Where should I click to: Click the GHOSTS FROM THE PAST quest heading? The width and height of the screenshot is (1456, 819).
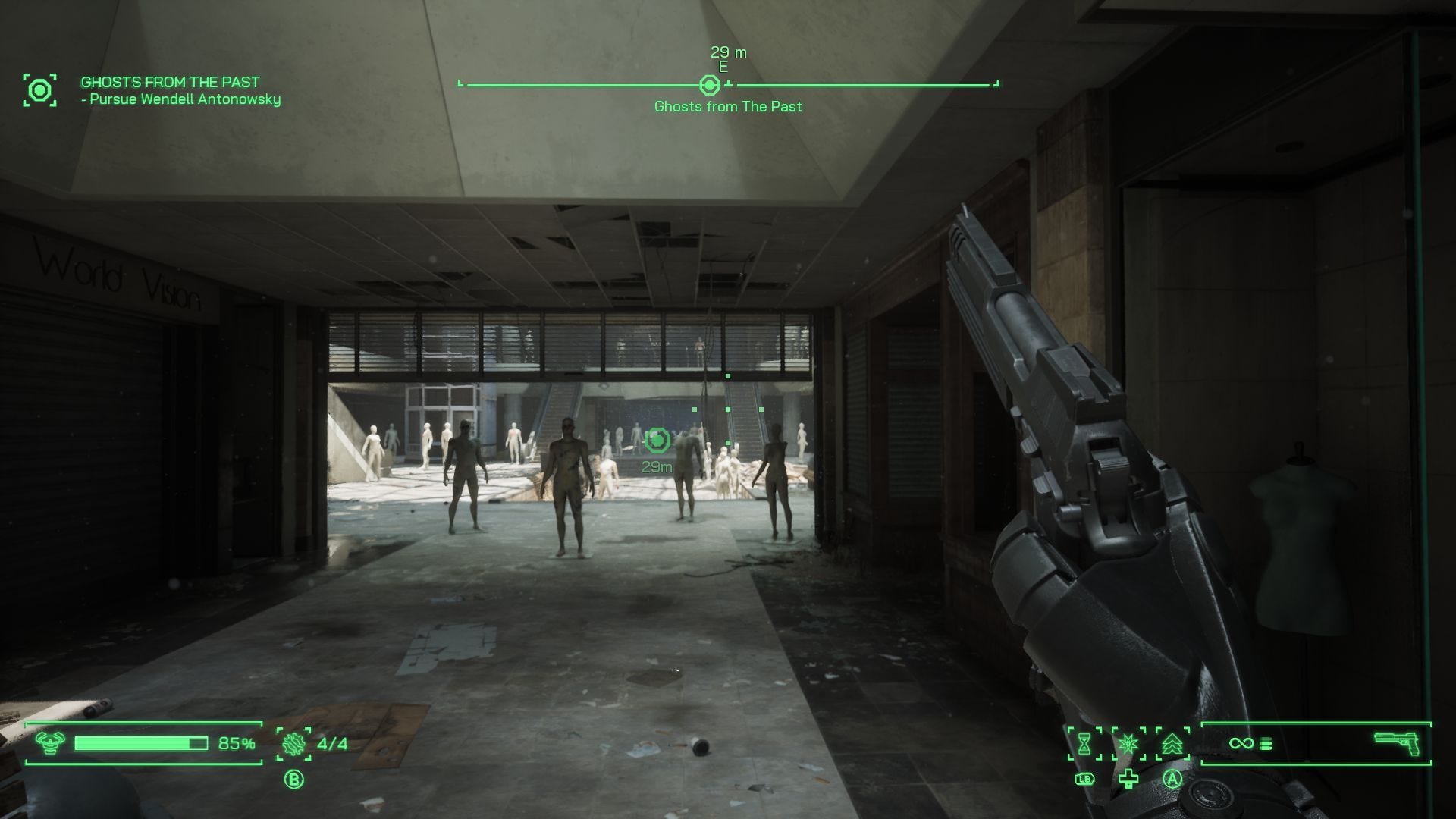click(x=168, y=82)
